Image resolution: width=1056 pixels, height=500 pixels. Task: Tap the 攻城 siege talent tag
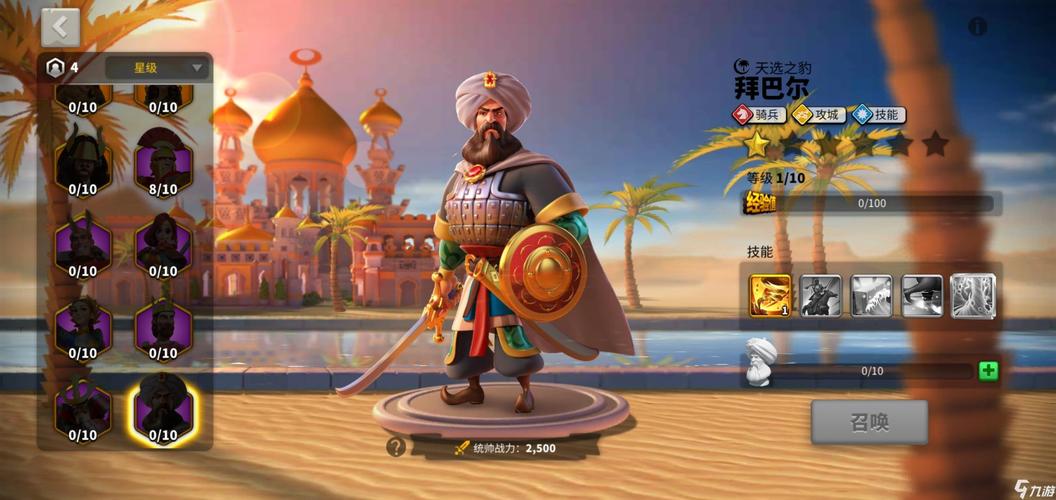point(817,114)
